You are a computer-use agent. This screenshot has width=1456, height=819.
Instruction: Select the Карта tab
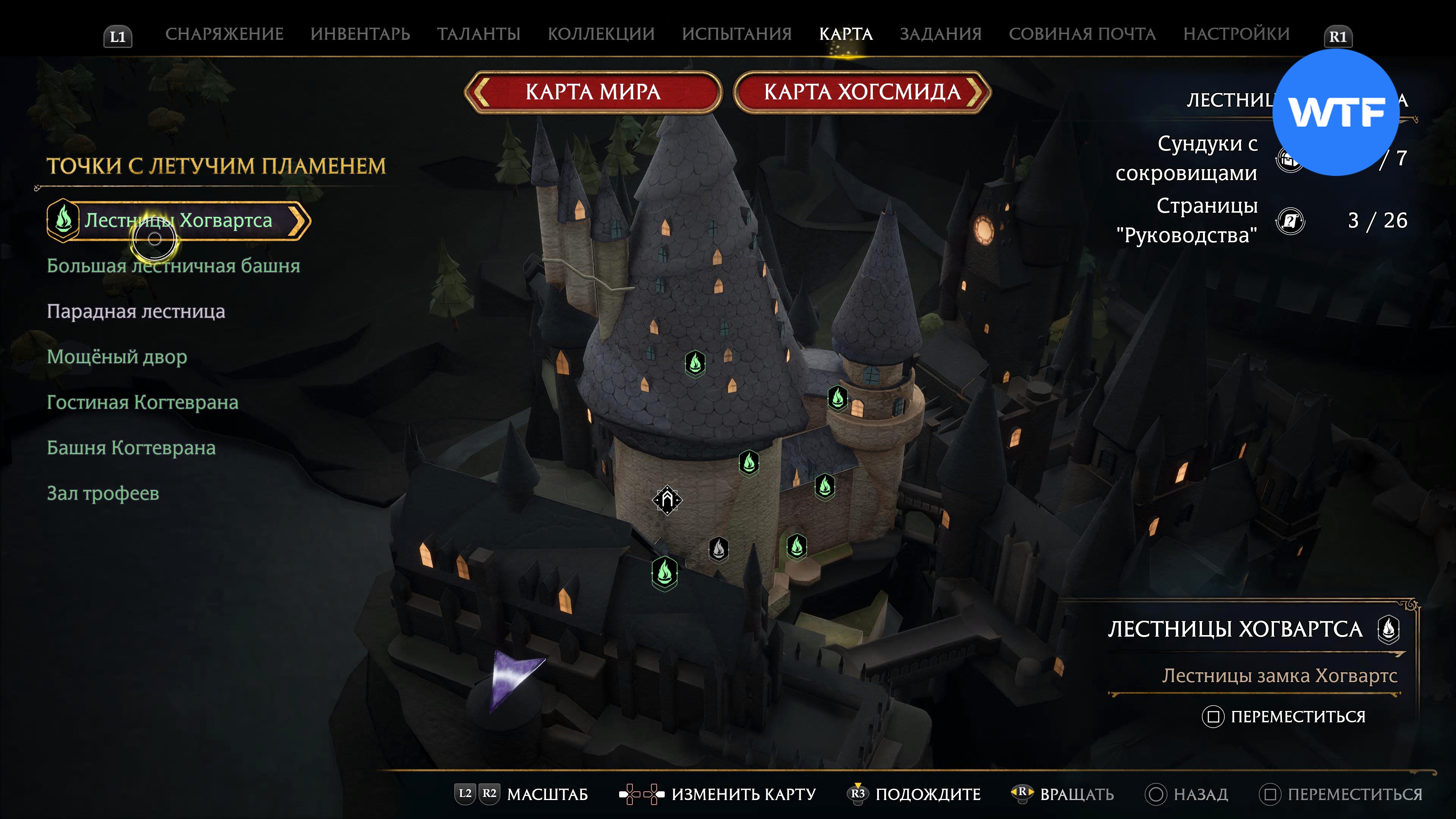[x=846, y=34]
